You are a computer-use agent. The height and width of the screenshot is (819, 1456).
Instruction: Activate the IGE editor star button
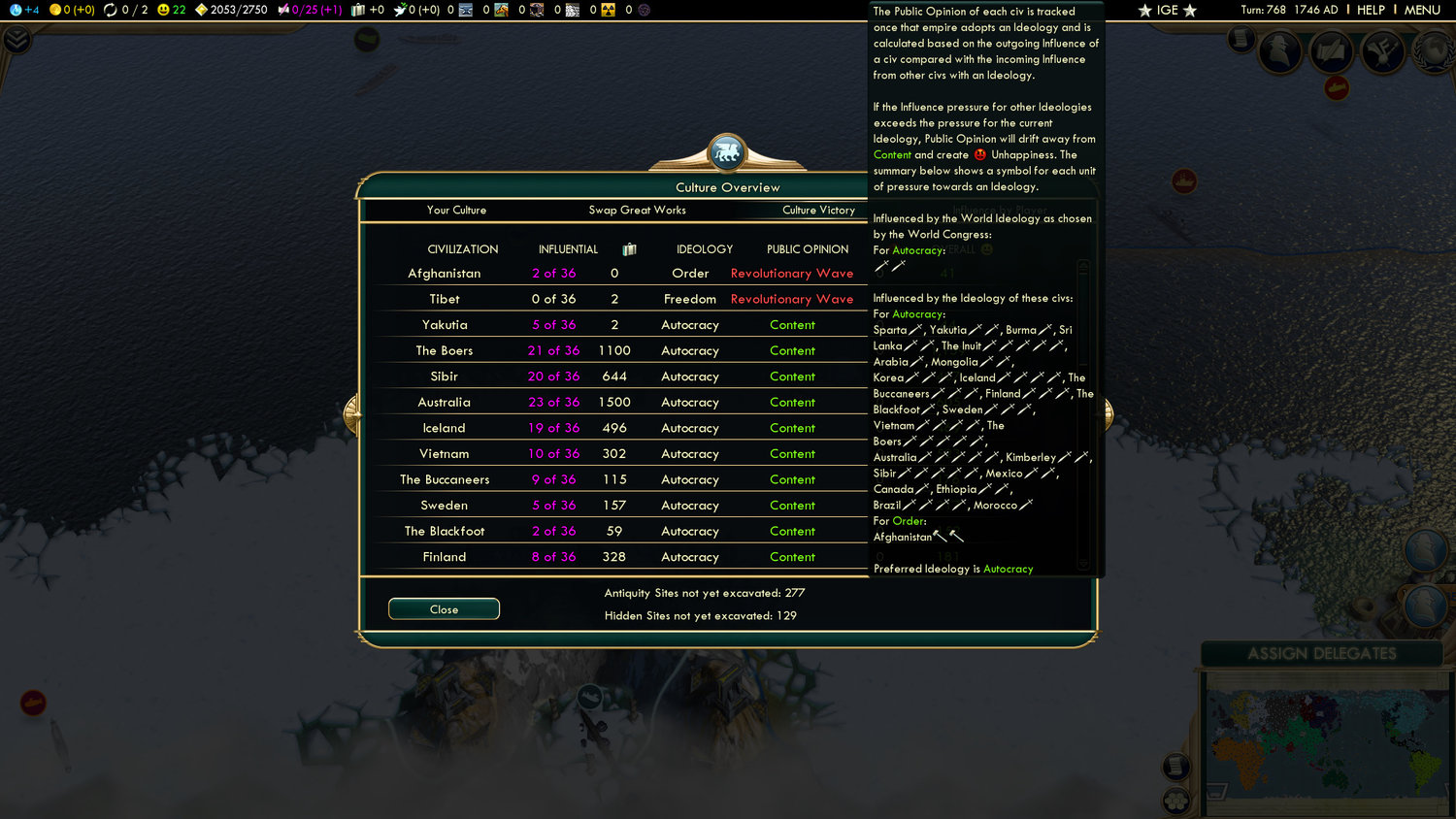point(1166,10)
